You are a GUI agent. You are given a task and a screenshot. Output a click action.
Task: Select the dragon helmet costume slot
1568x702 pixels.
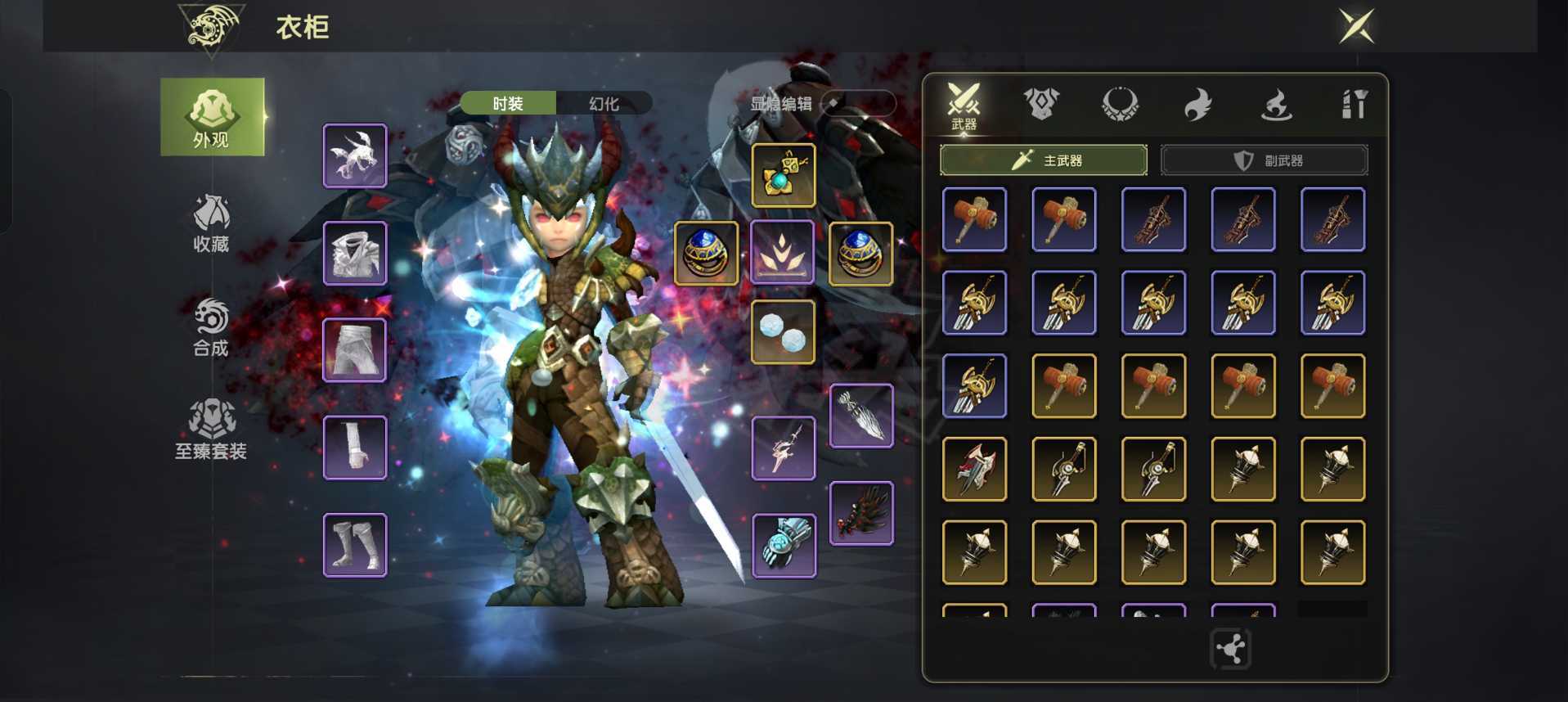[x=355, y=155]
